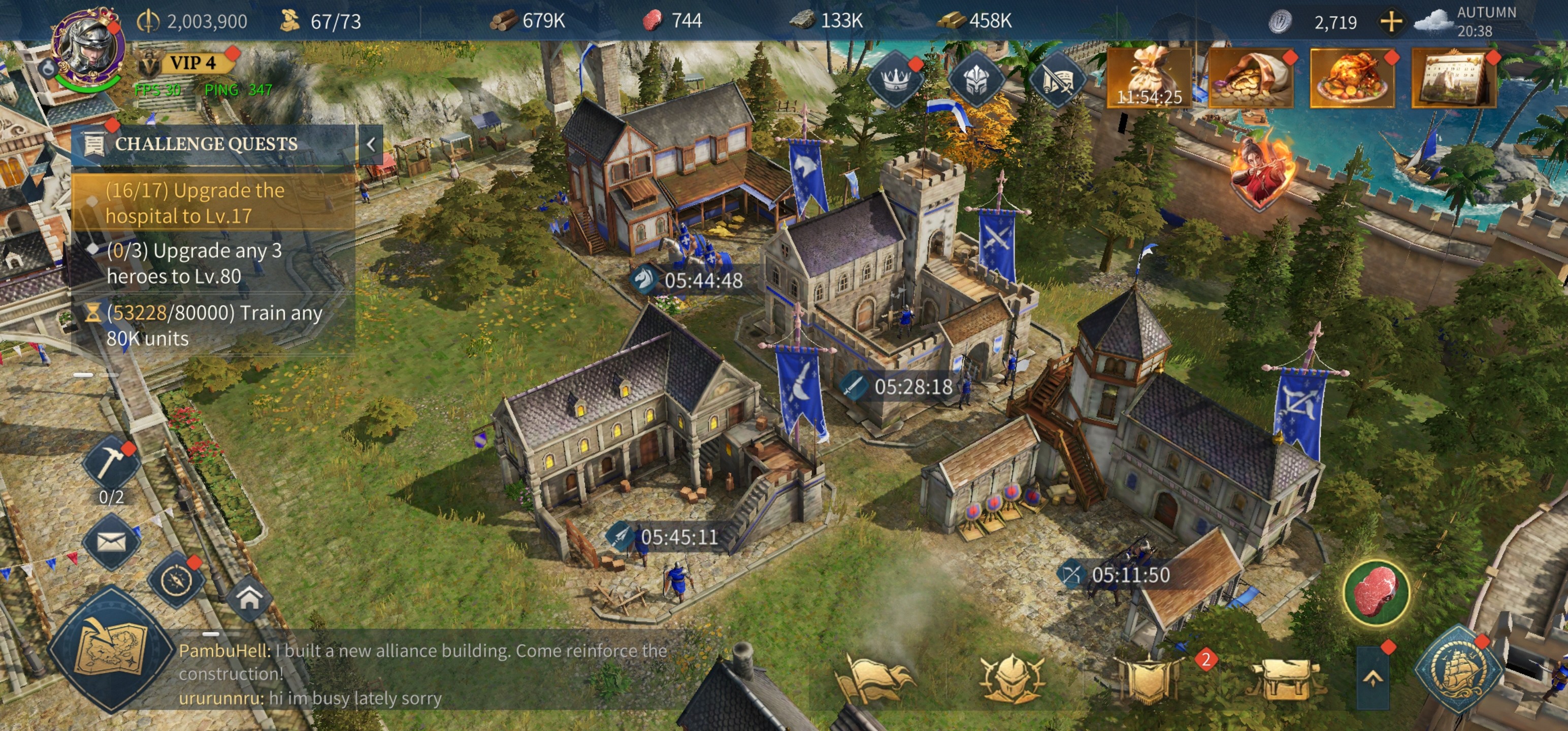This screenshot has height=731, width=1568.
Task: Open the sword and scroll diamond icon
Action: (x=1058, y=79)
